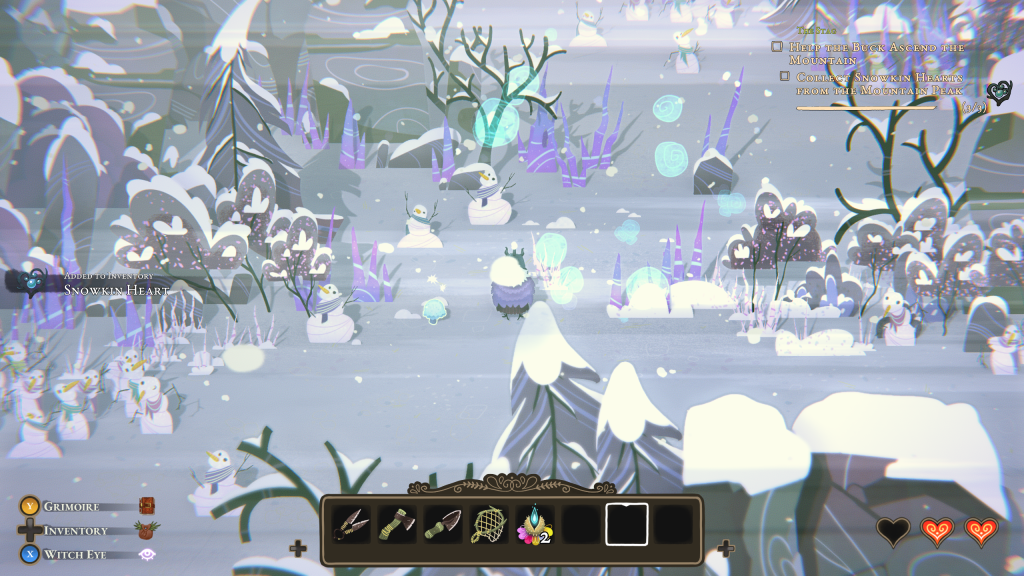This screenshot has width=1024, height=576.
Task: Open the Inventory pouch icon
Action: [148, 530]
